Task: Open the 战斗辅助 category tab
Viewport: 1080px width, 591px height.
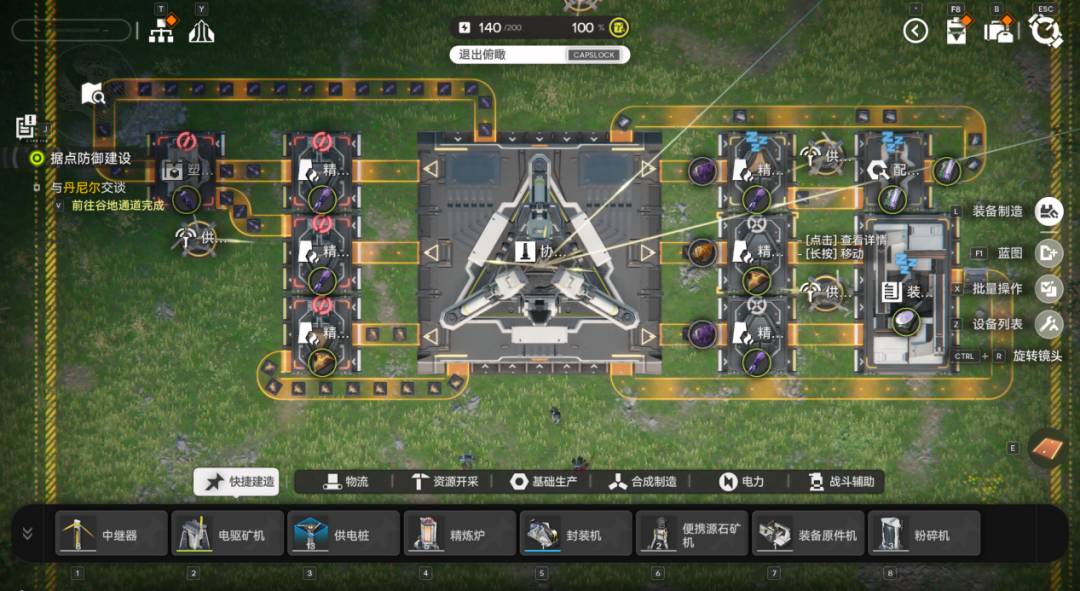Action: [x=840, y=482]
